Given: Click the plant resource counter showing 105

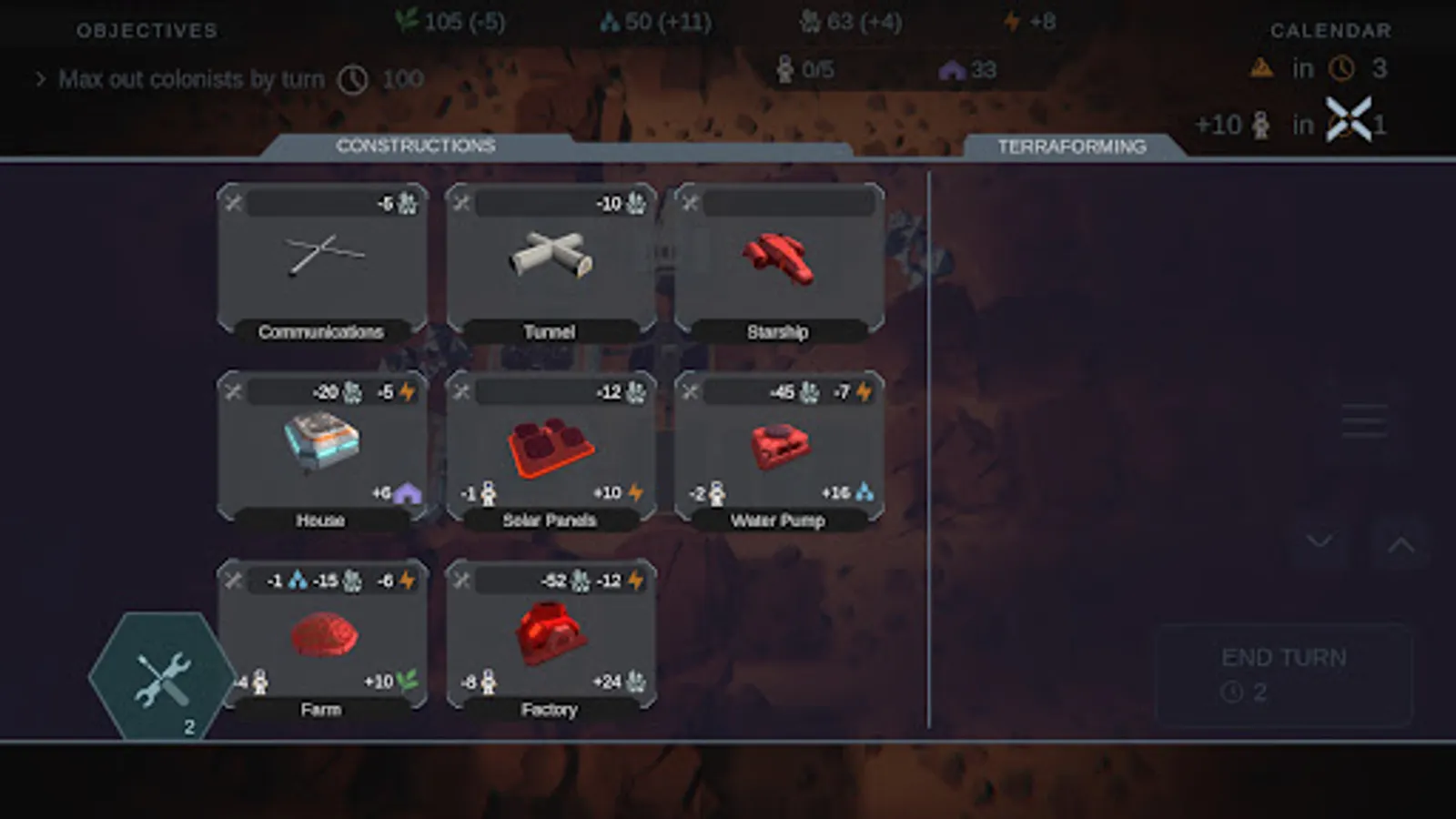Looking at the screenshot, I should tap(452, 22).
